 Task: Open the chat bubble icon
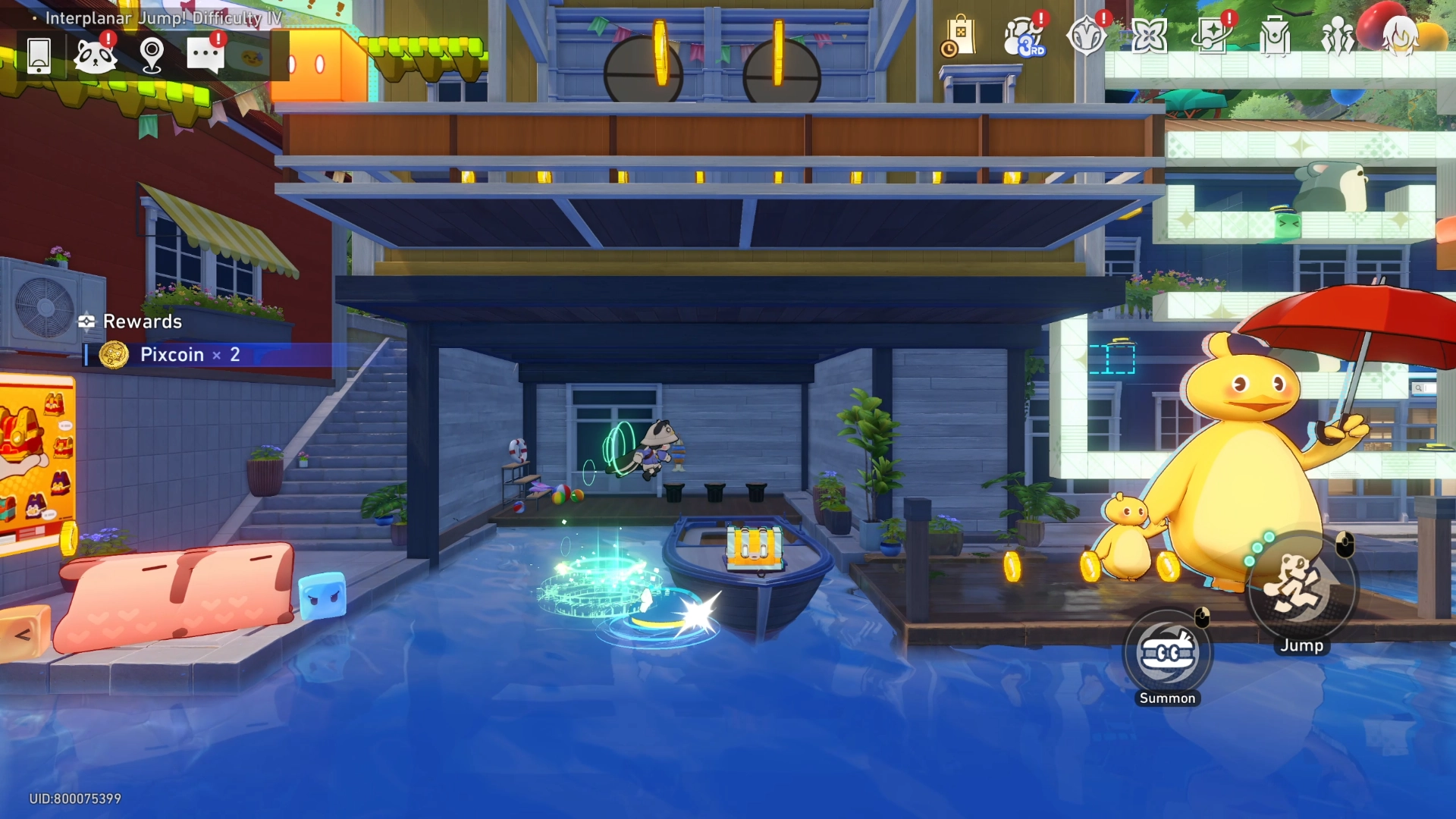point(206,55)
